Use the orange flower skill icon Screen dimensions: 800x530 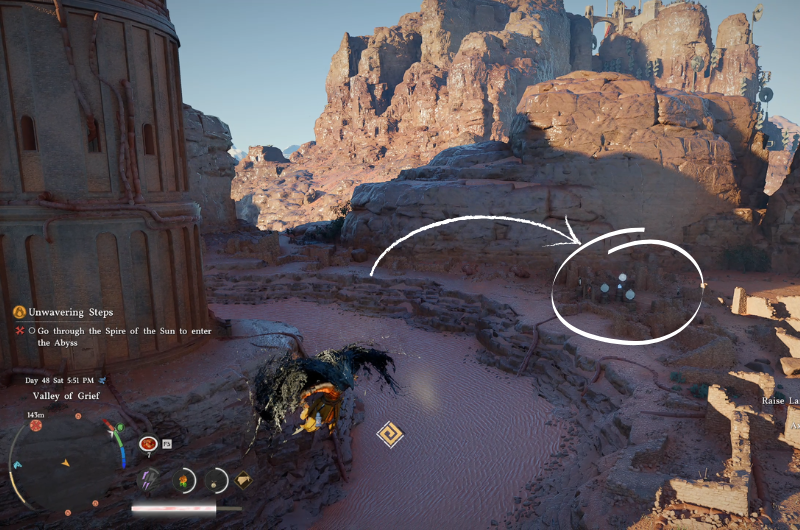(183, 480)
